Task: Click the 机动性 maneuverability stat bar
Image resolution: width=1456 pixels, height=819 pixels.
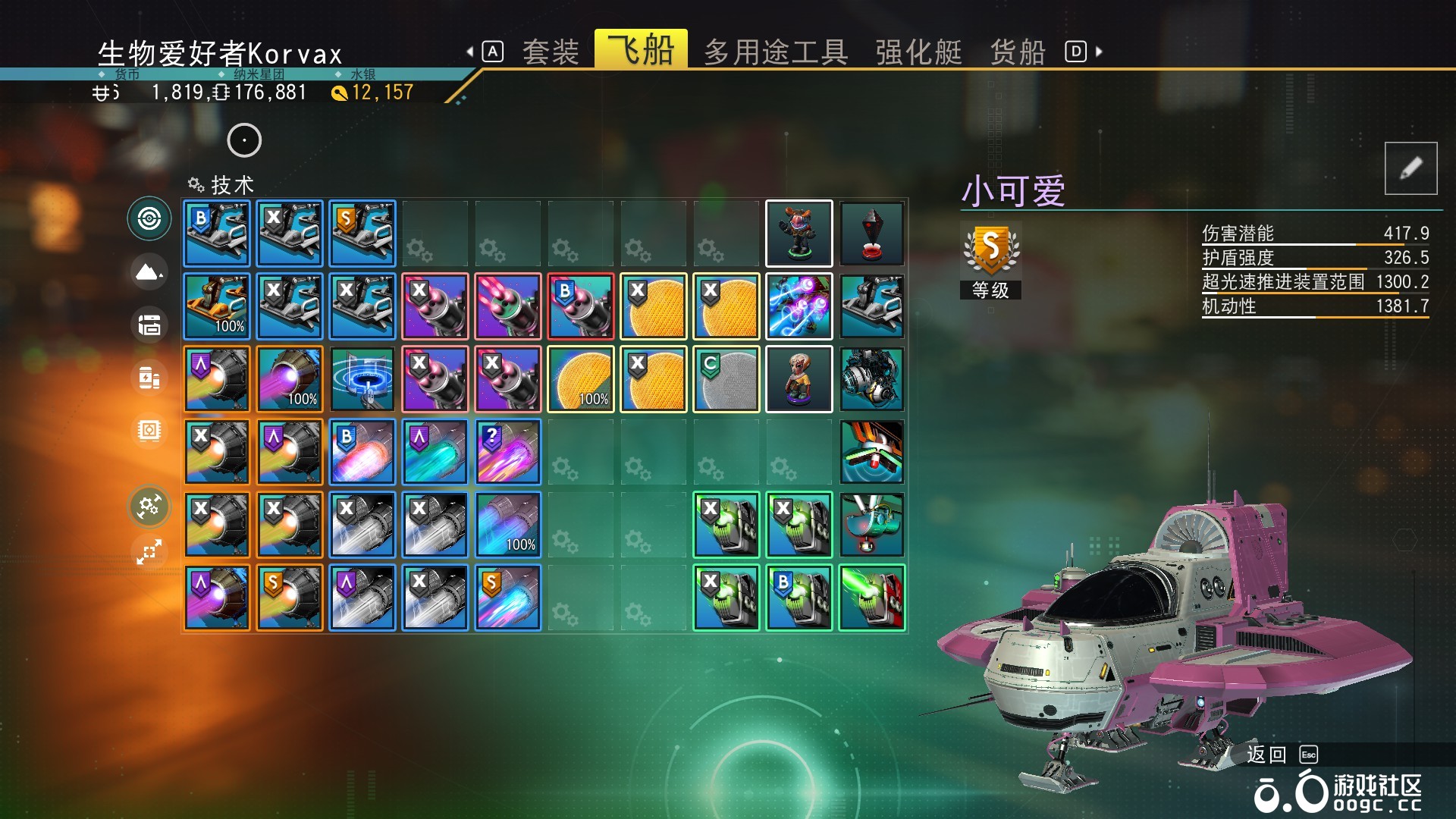Action: [1316, 307]
